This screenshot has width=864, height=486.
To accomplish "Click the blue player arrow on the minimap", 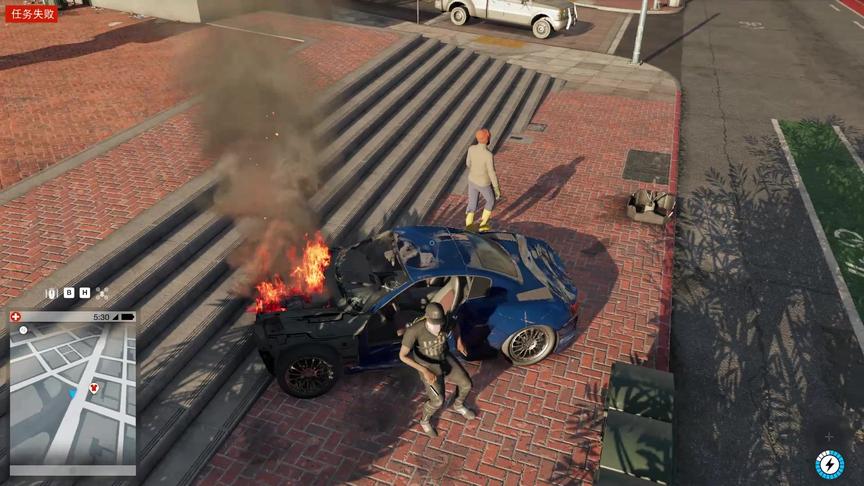I will tap(72, 394).
